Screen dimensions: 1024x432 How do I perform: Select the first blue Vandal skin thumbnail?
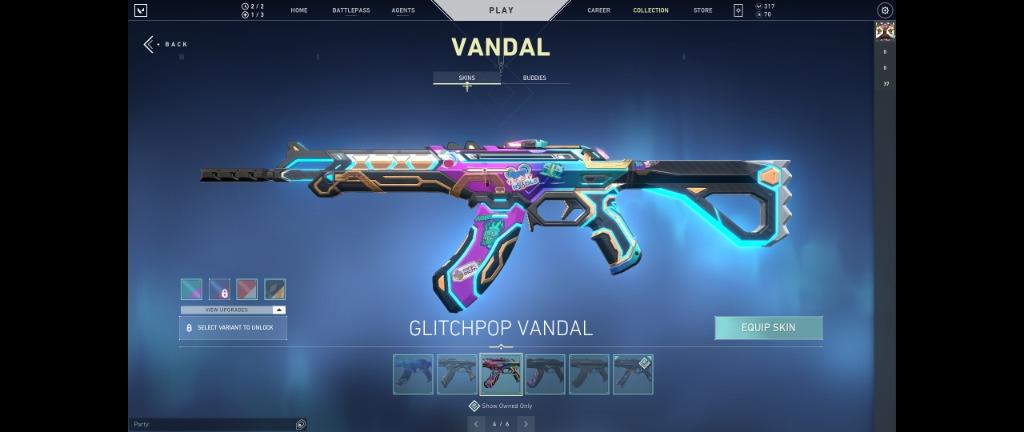point(413,374)
